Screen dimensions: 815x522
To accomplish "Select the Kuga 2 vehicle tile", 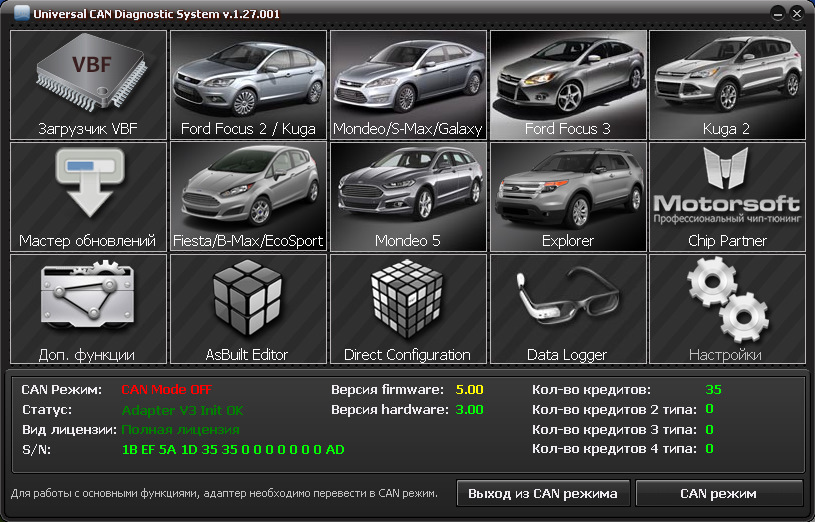I will 727,85.
